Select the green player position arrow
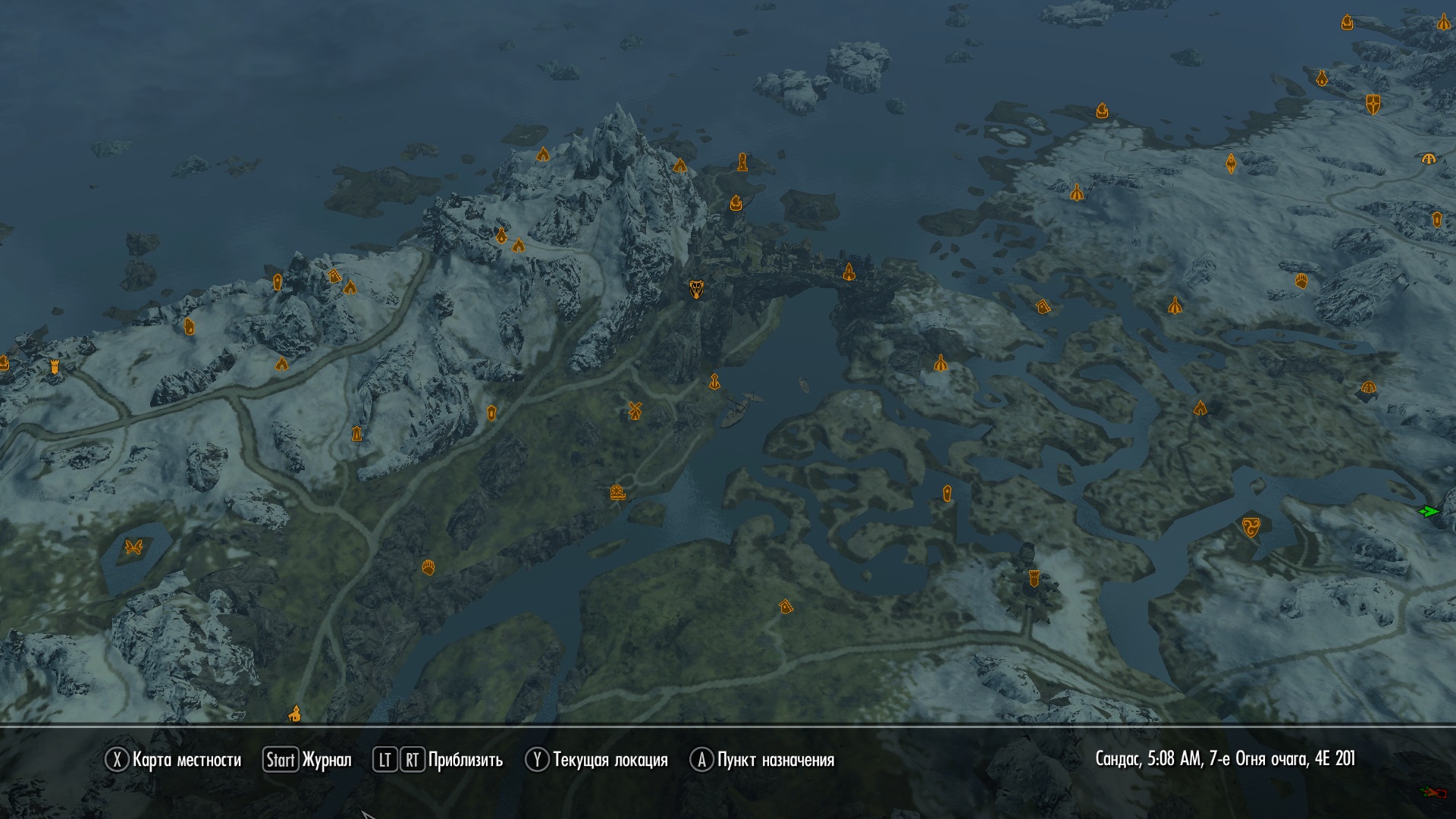 pyautogui.click(x=1429, y=512)
